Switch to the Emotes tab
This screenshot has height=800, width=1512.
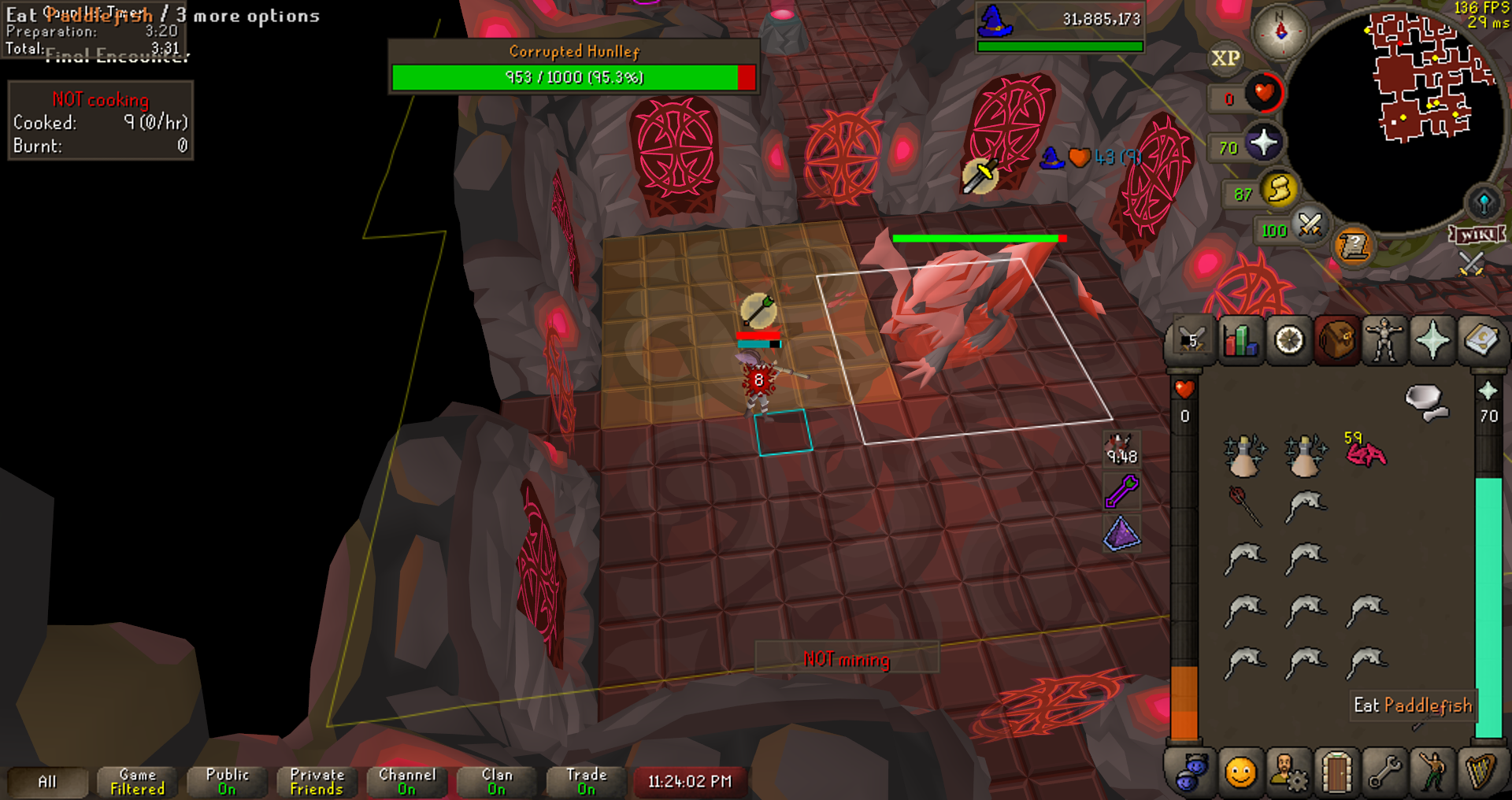coord(1432,773)
